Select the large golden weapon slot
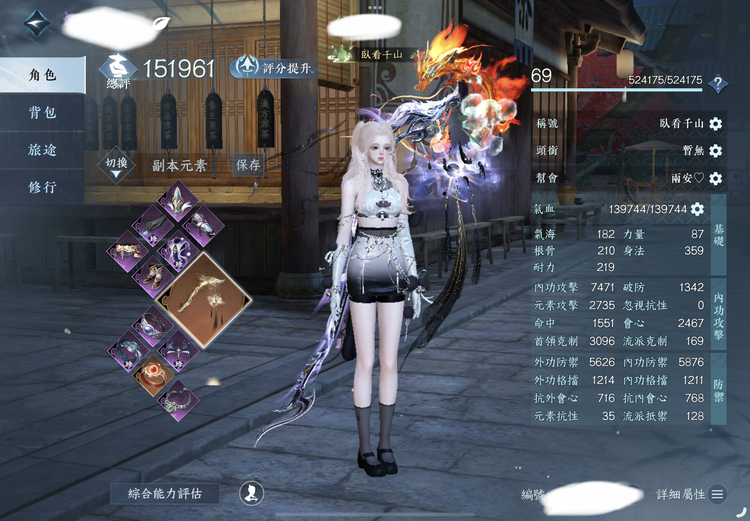750x521 pixels. [206, 298]
